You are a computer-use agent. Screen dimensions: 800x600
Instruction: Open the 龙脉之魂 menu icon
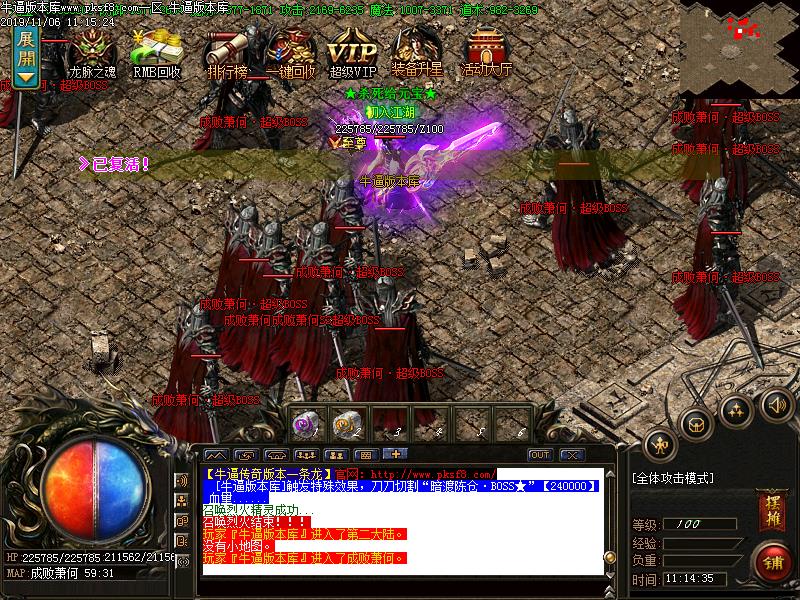point(92,52)
